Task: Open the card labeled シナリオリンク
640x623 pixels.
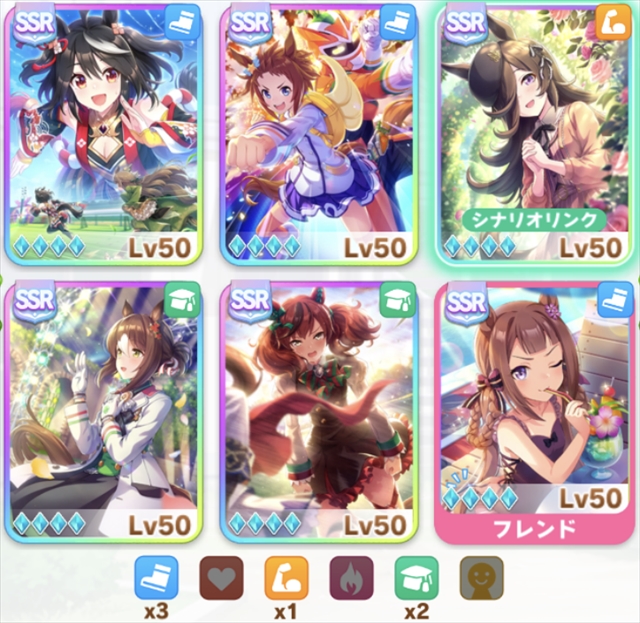Action: 535,130
